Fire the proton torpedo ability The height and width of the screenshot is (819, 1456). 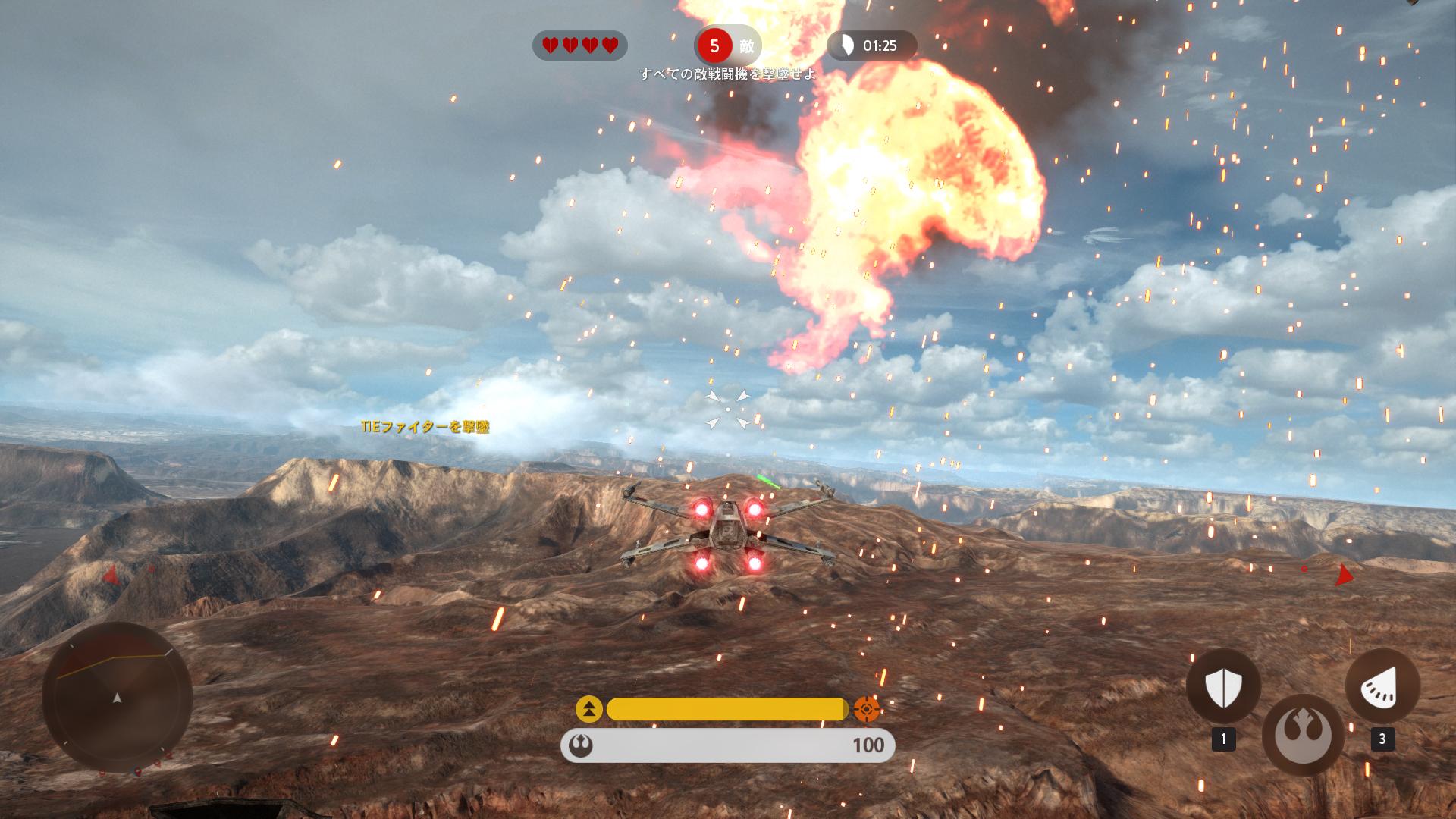click(x=1382, y=687)
